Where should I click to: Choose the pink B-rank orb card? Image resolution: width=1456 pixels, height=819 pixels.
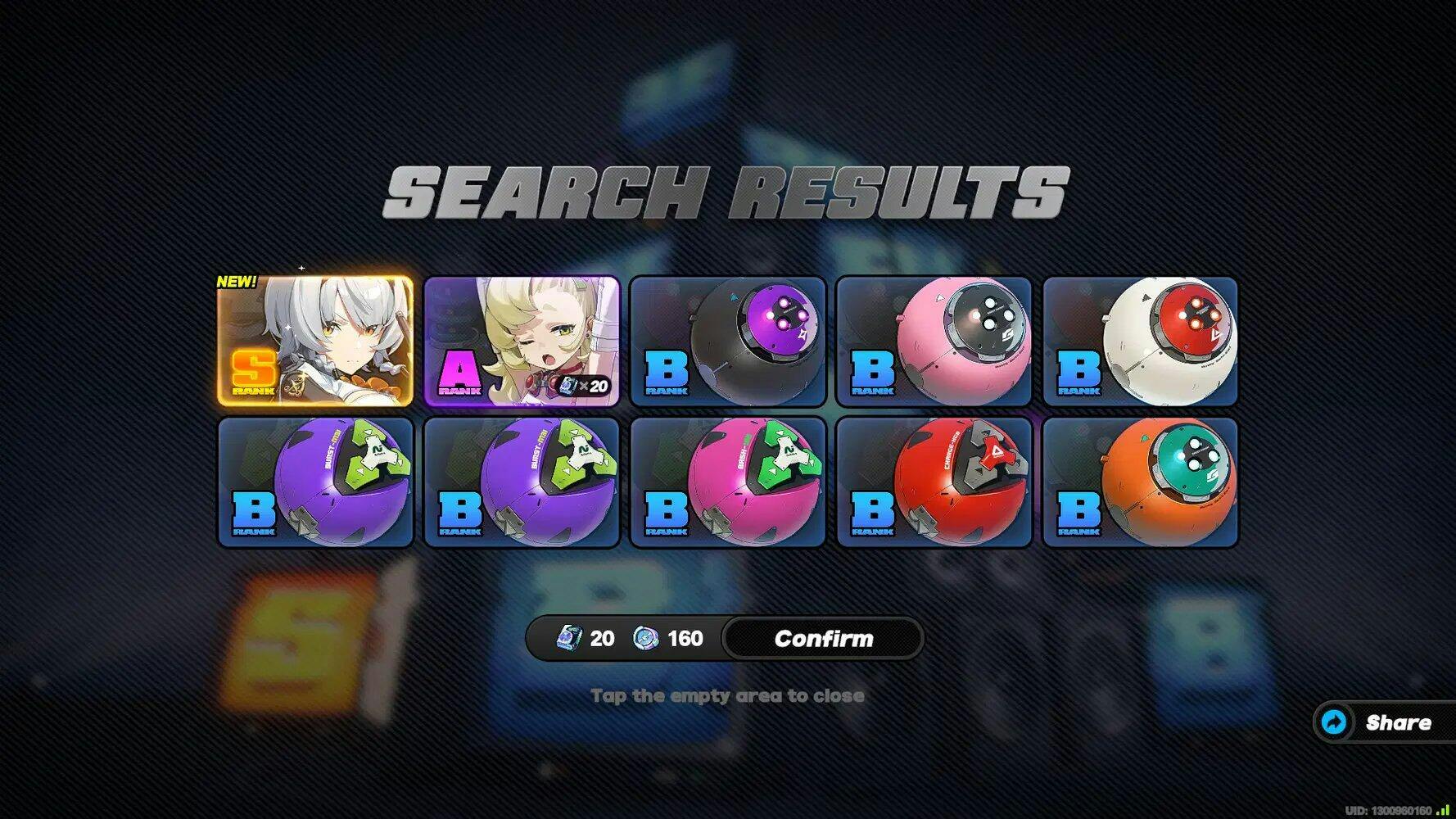coord(934,341)
